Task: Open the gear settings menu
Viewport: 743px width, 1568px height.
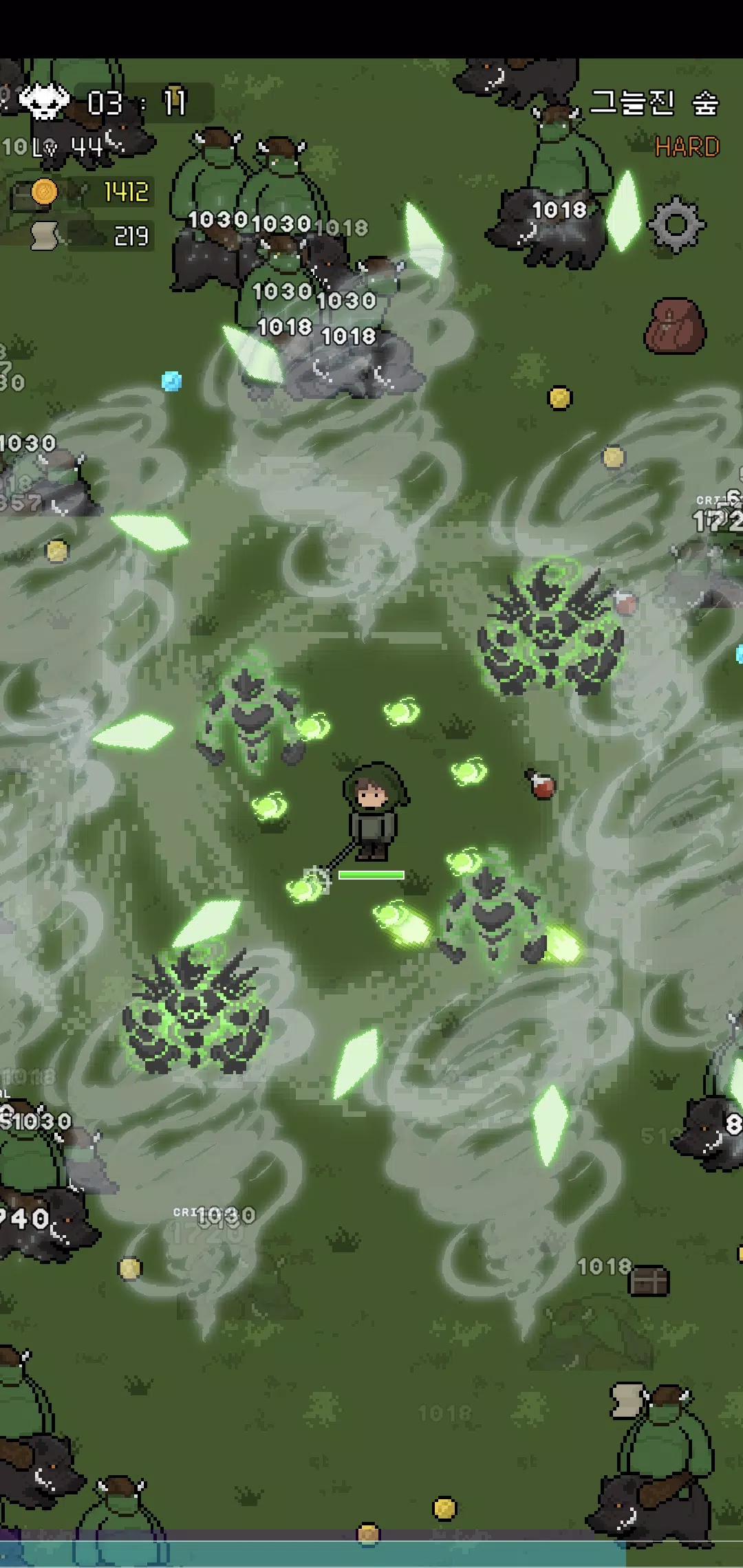Action: coord(676,224)
